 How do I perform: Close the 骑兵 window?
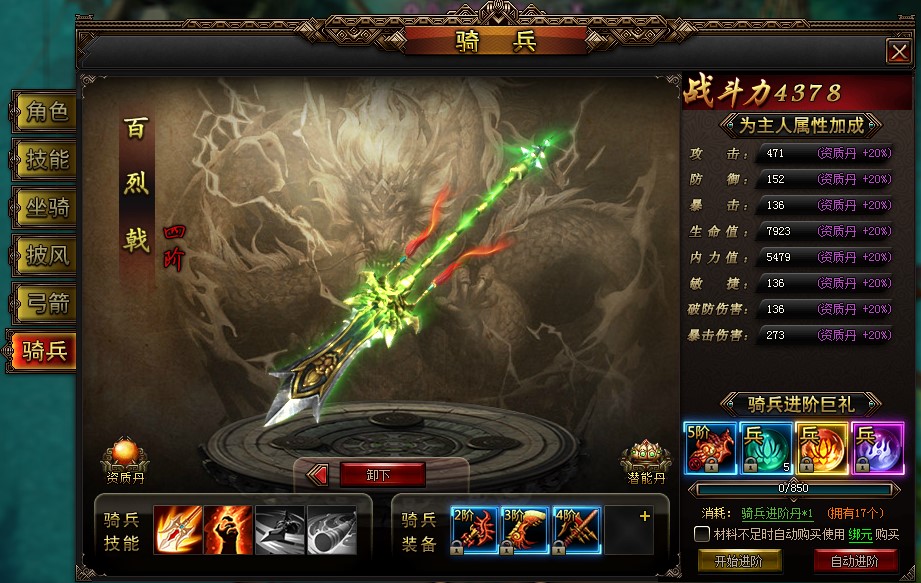tap(897, 52)
